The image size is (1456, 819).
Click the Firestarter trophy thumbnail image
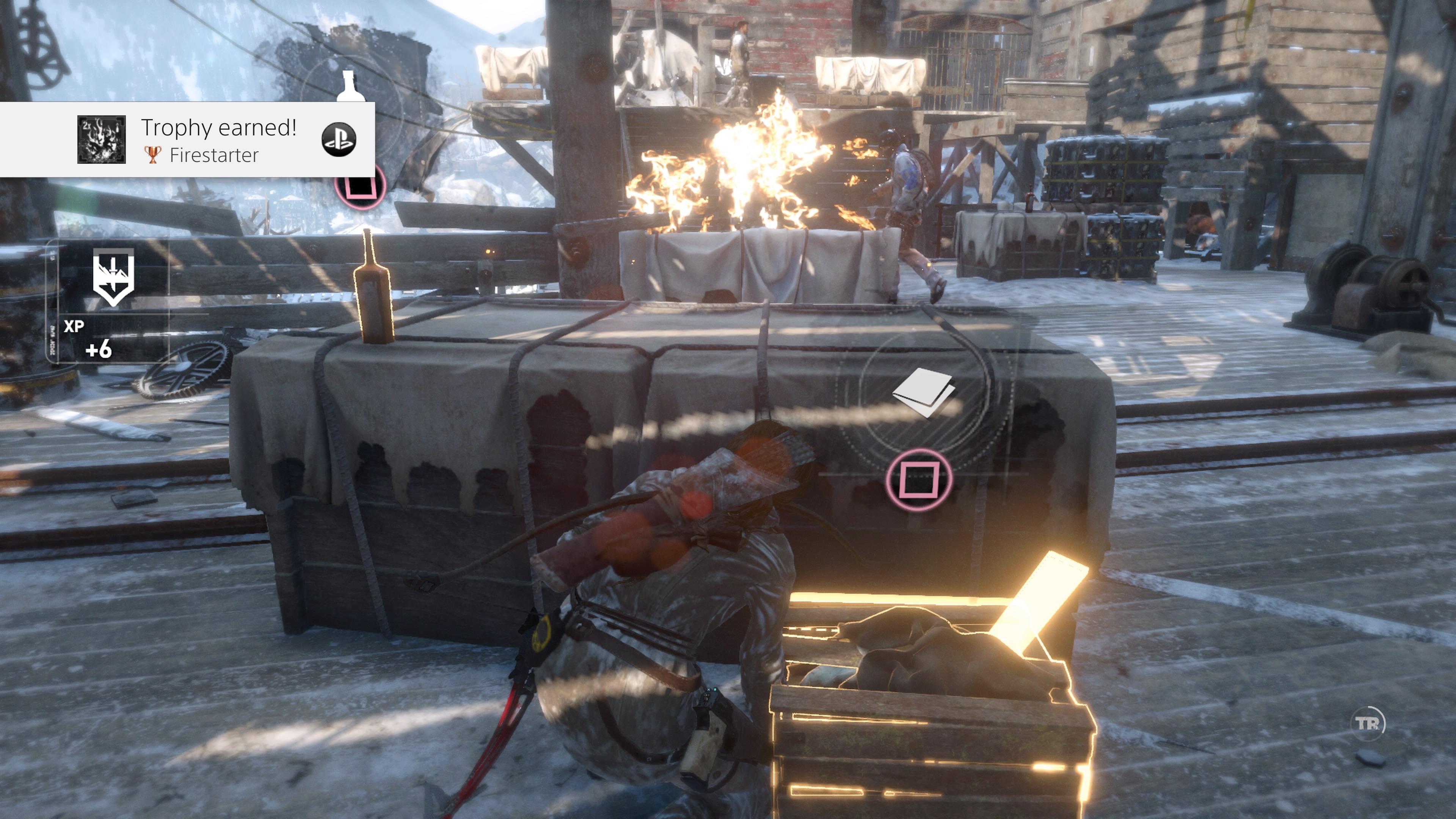coord(101,140)
